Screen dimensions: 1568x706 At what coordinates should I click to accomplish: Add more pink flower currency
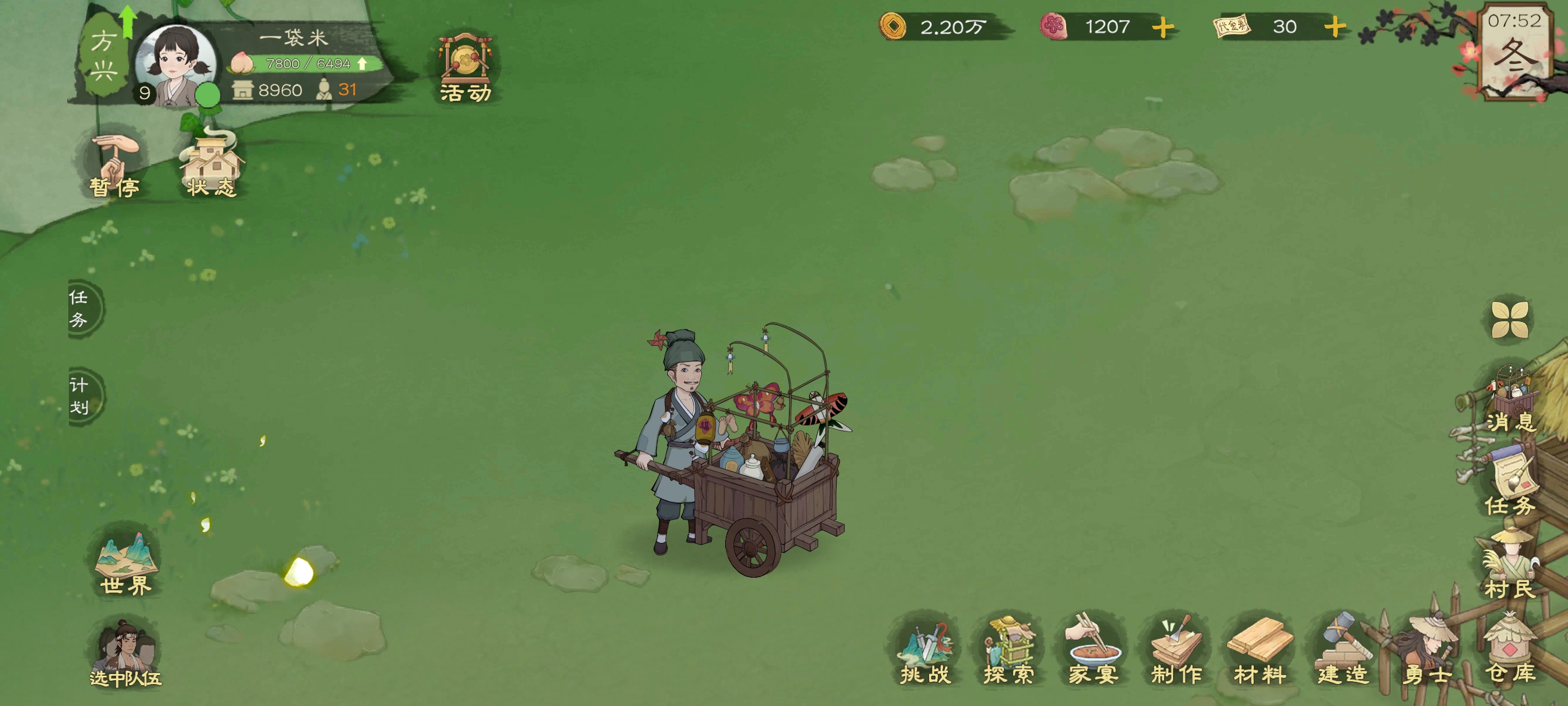click(1163, 27)
